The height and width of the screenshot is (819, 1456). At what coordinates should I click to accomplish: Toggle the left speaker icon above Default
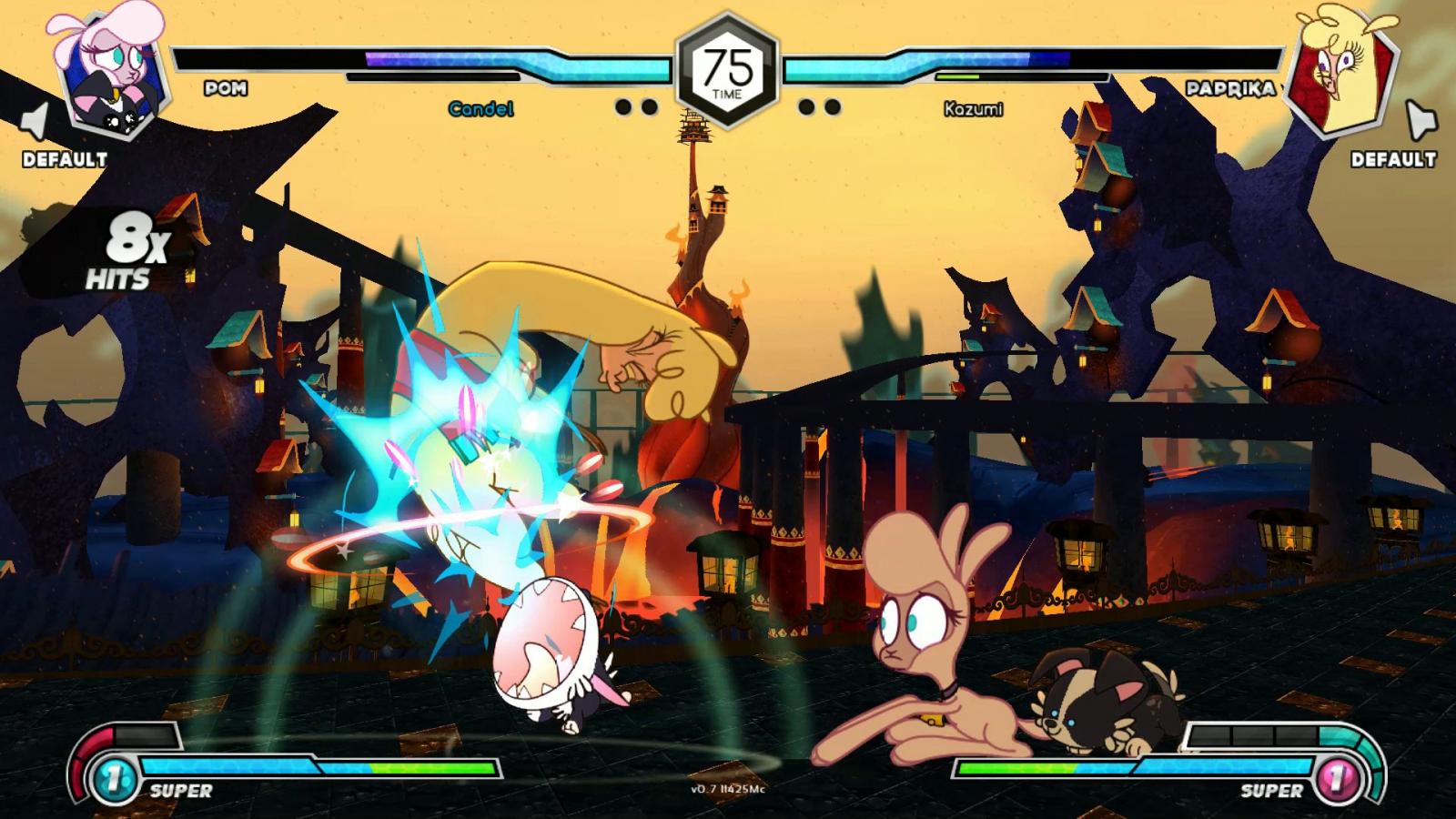35,122
